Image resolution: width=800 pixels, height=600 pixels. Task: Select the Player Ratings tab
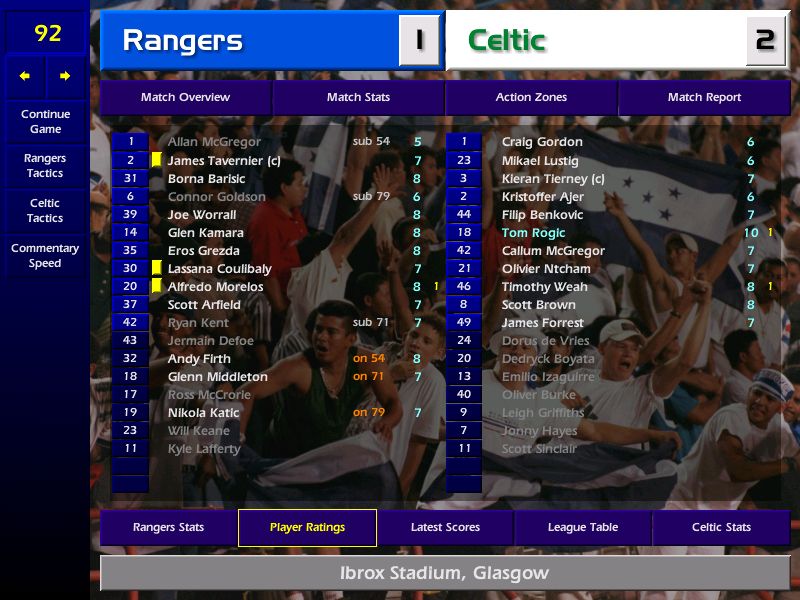[x=307, y=527]
